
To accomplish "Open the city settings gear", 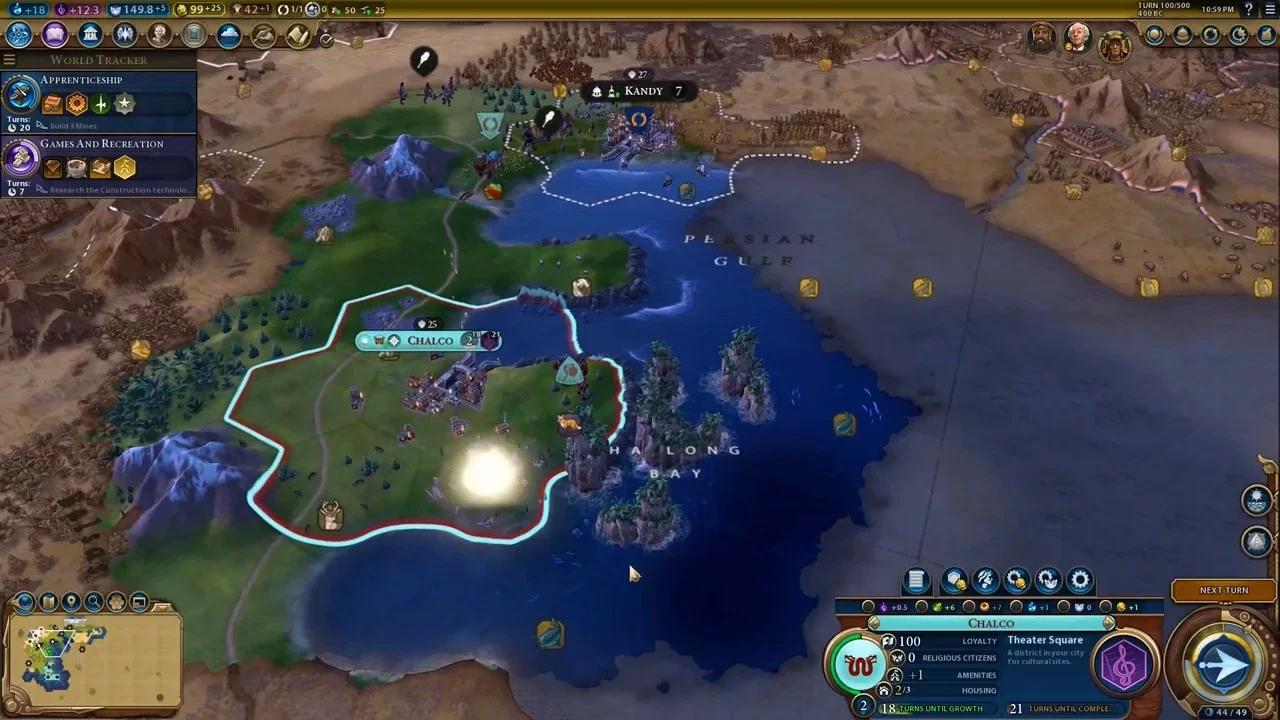I will coord(1080,580).
